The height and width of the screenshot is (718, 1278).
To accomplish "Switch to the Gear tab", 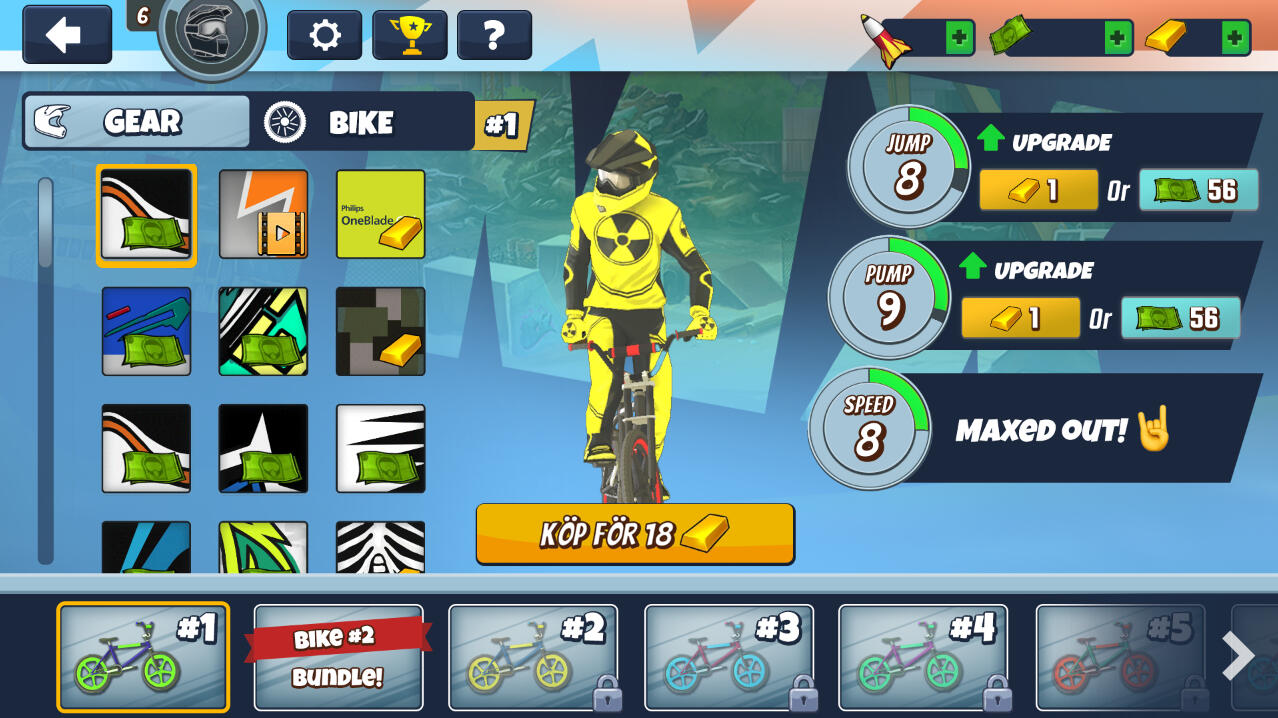I will pos(137,122).
